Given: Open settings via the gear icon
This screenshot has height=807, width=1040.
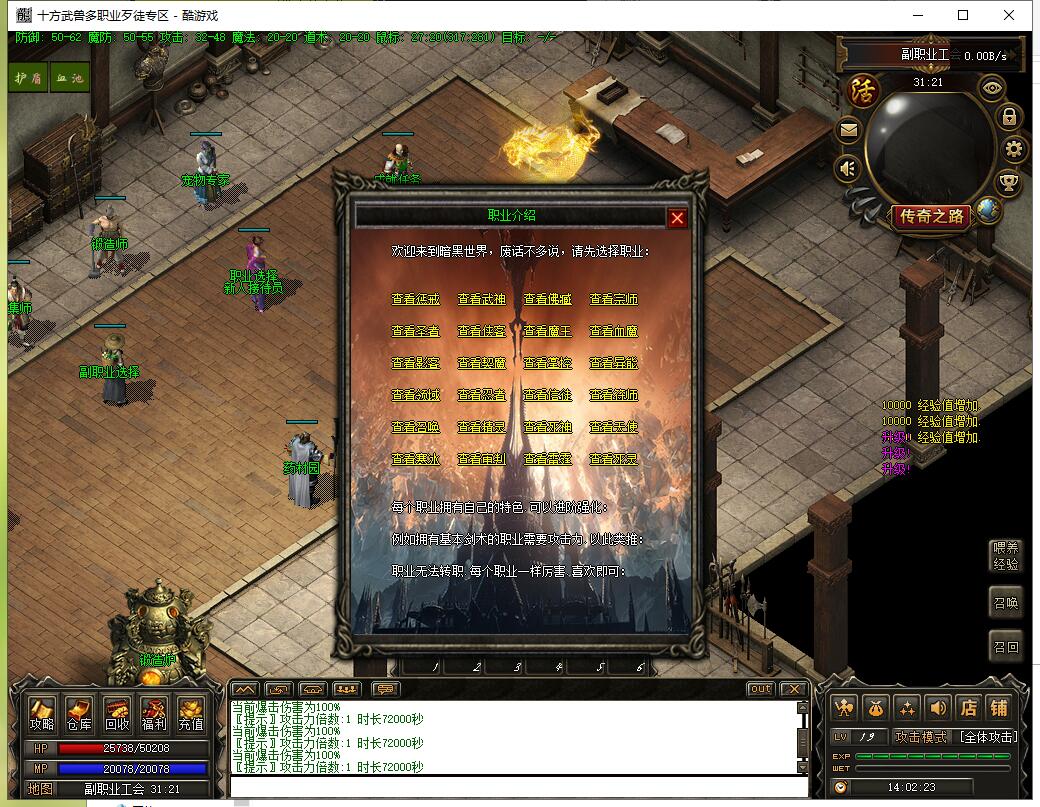Looking at the screenshot, I should (1014, 150).
